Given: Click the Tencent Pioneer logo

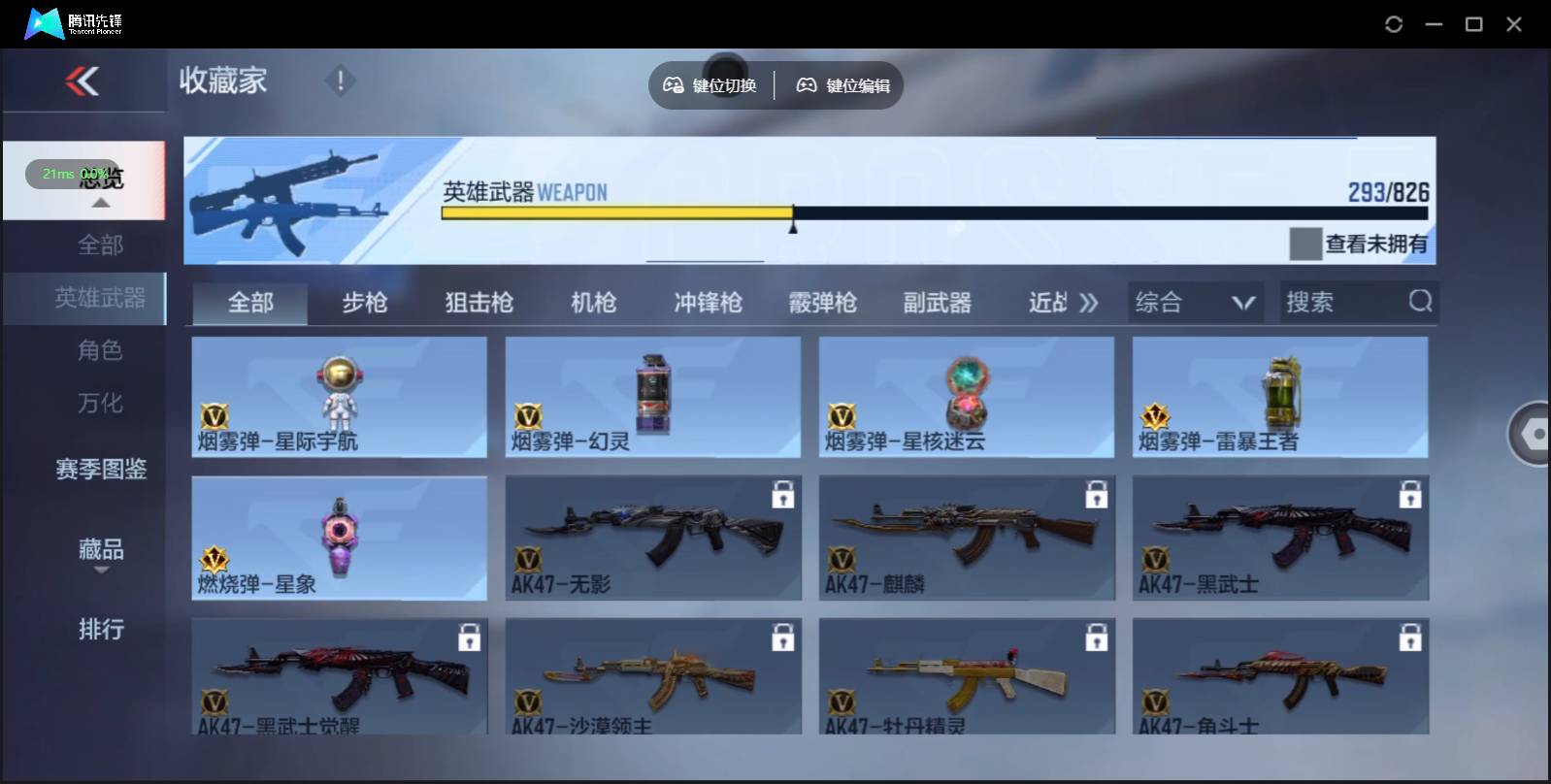Looking at the screenshot, I should click(x=44, y=22).
